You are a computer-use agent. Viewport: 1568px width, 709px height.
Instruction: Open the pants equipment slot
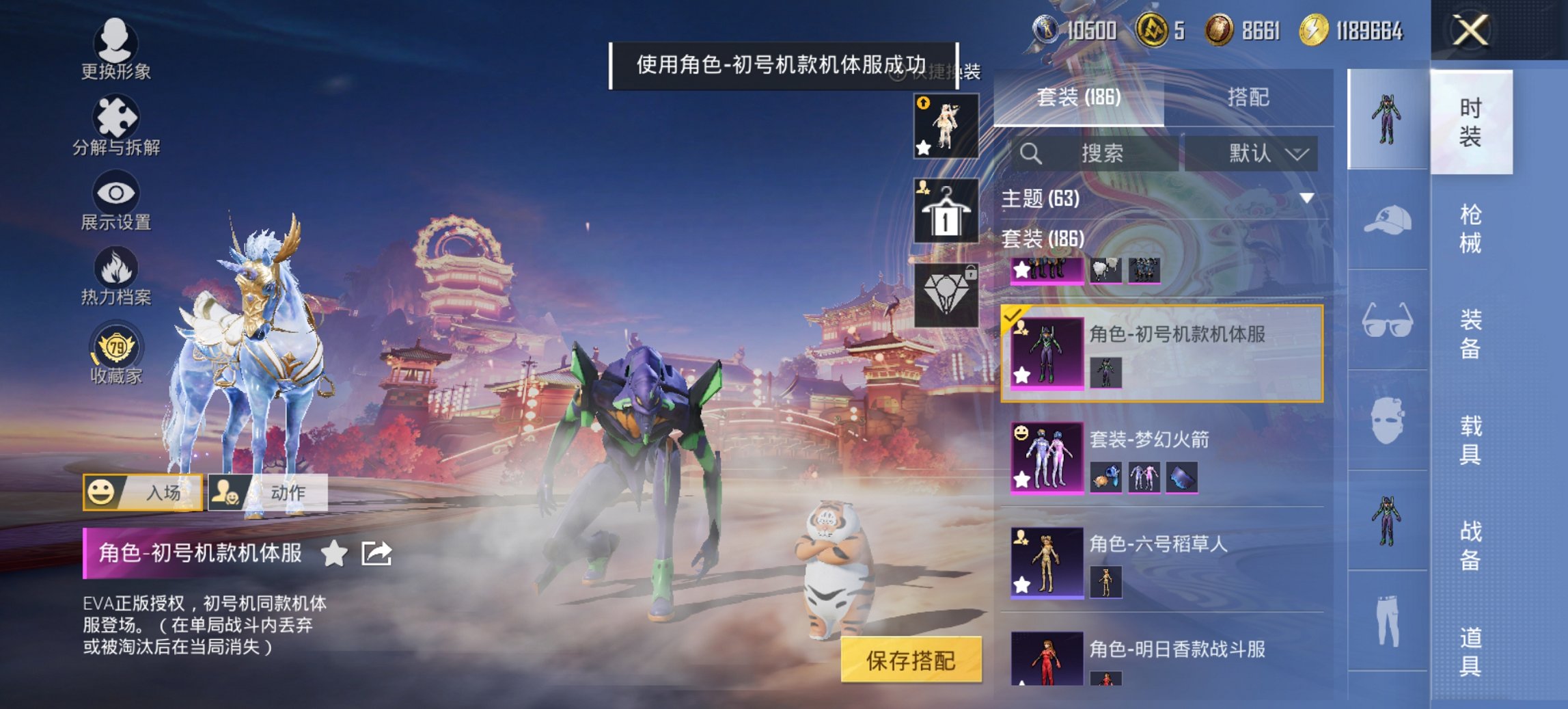(1389, 620)
